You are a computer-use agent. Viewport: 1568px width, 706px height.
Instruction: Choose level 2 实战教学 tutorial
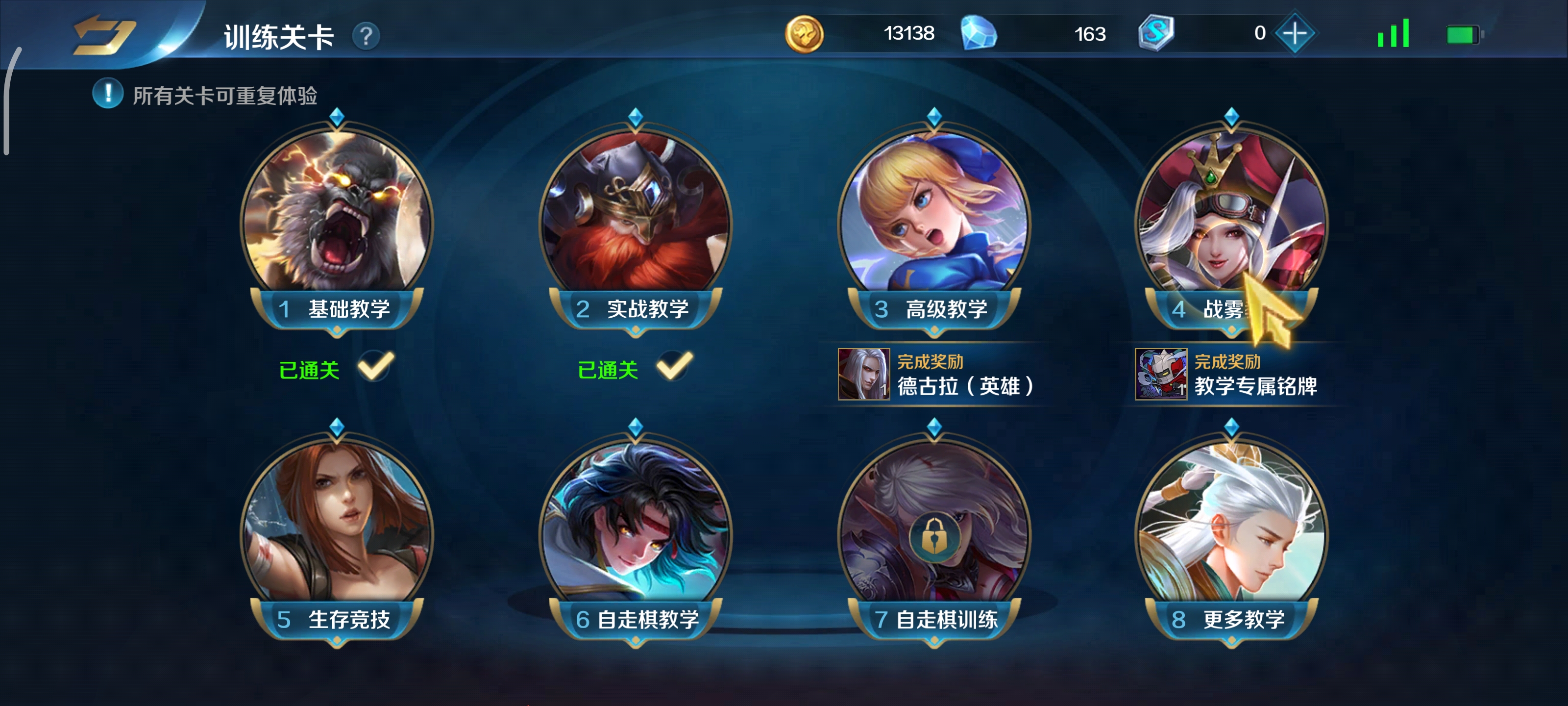click(635, 219)
